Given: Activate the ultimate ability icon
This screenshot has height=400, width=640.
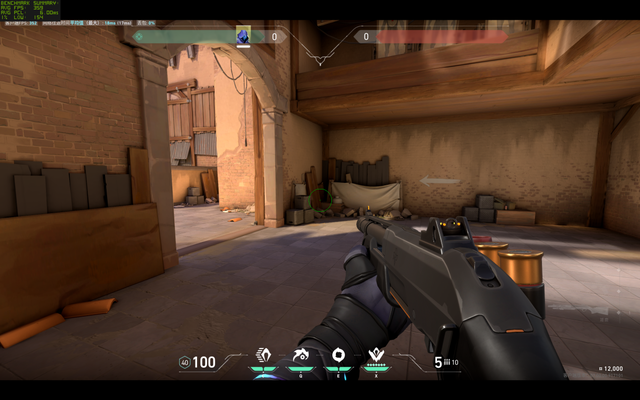Looking at the screenshot, I should [x=377, y=355].
